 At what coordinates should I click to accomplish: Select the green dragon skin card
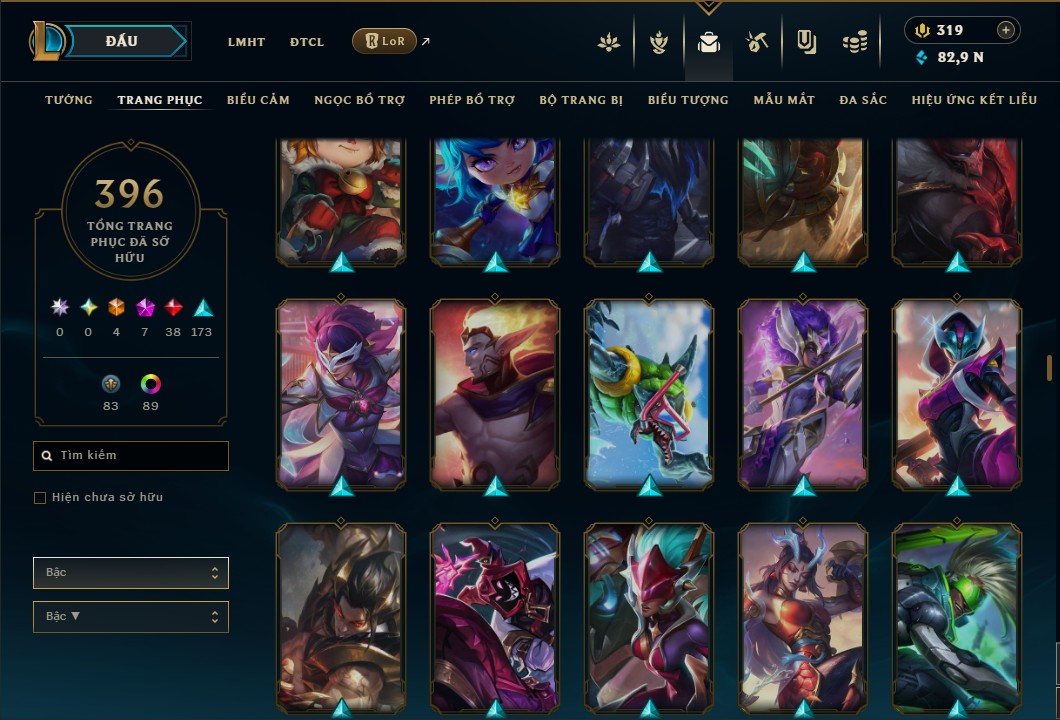[649, 395]
